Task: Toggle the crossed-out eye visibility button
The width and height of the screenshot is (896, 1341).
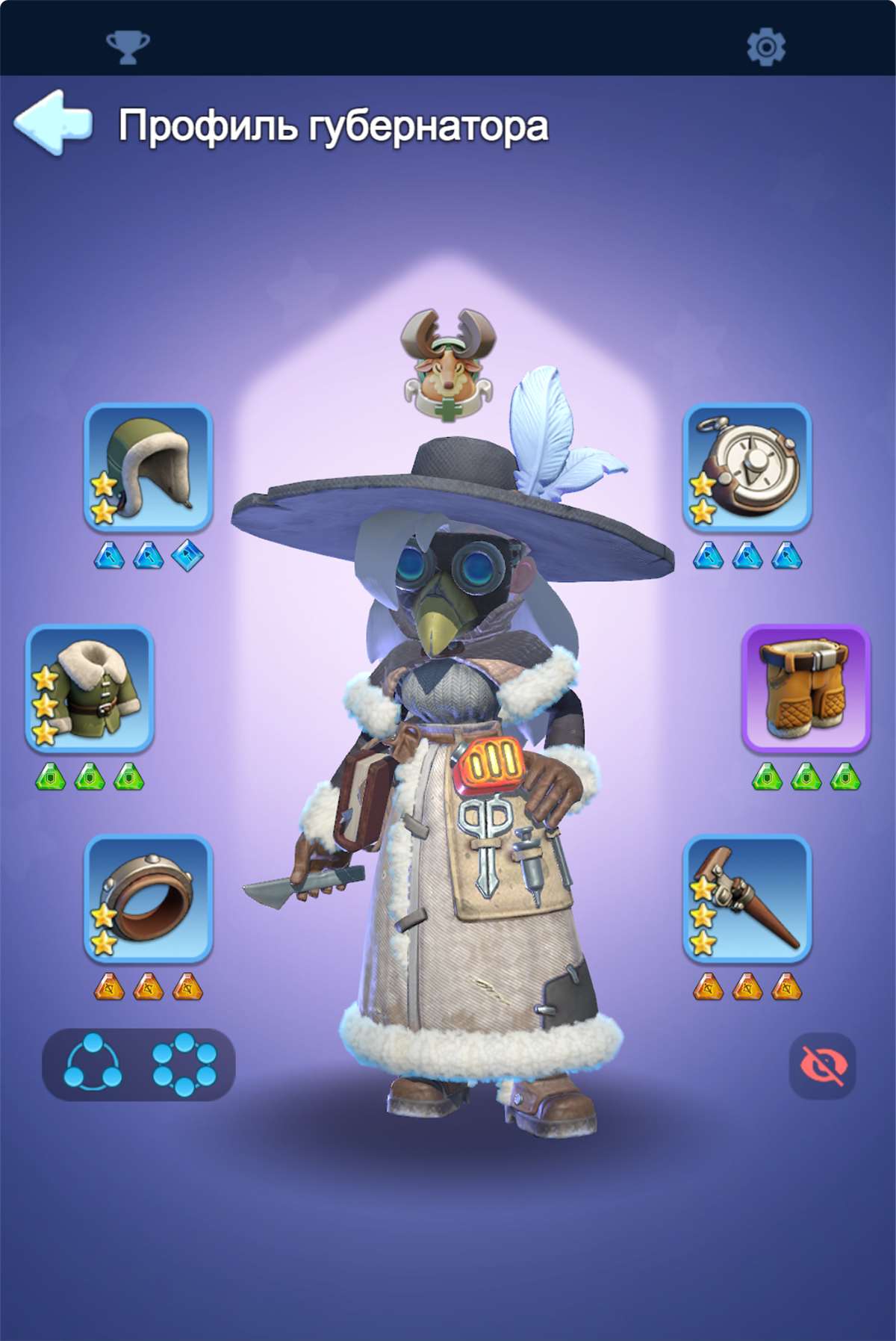Action: [x=822, y=1065]
